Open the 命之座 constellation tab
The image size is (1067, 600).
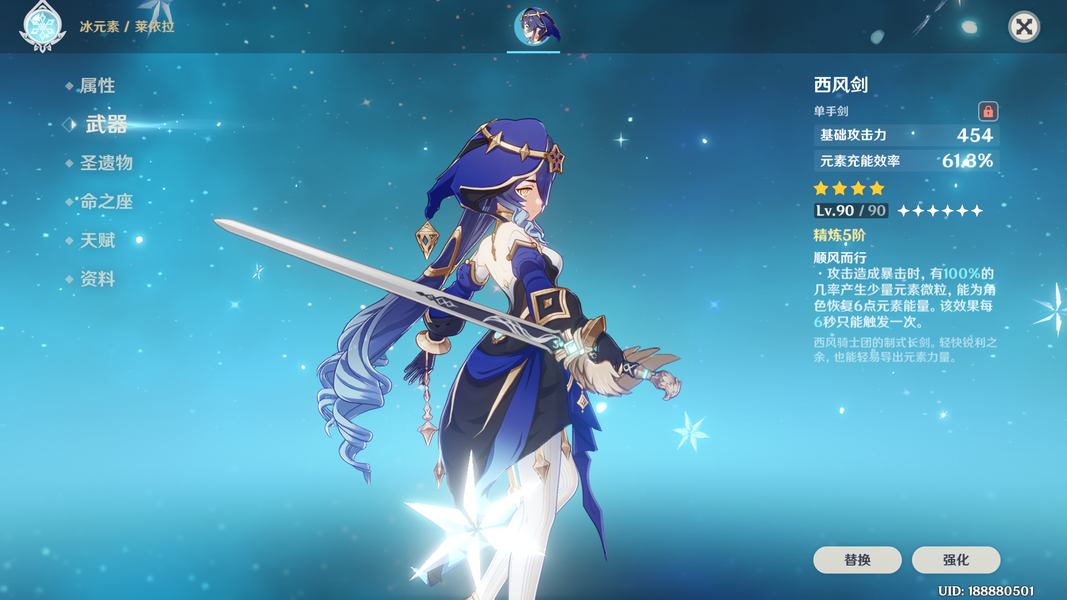(x=106, y=202)
